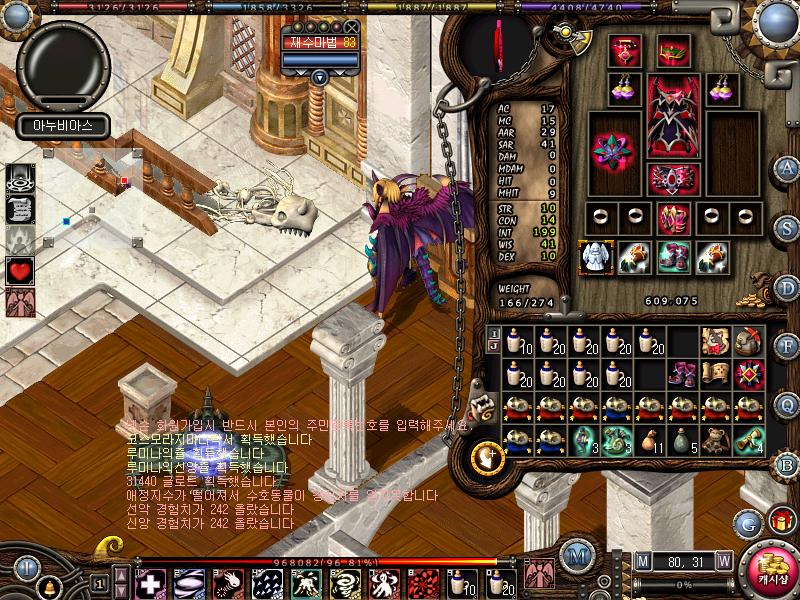
Task: Activate the red splatter skill in hotbar
Action: point(426,582)
